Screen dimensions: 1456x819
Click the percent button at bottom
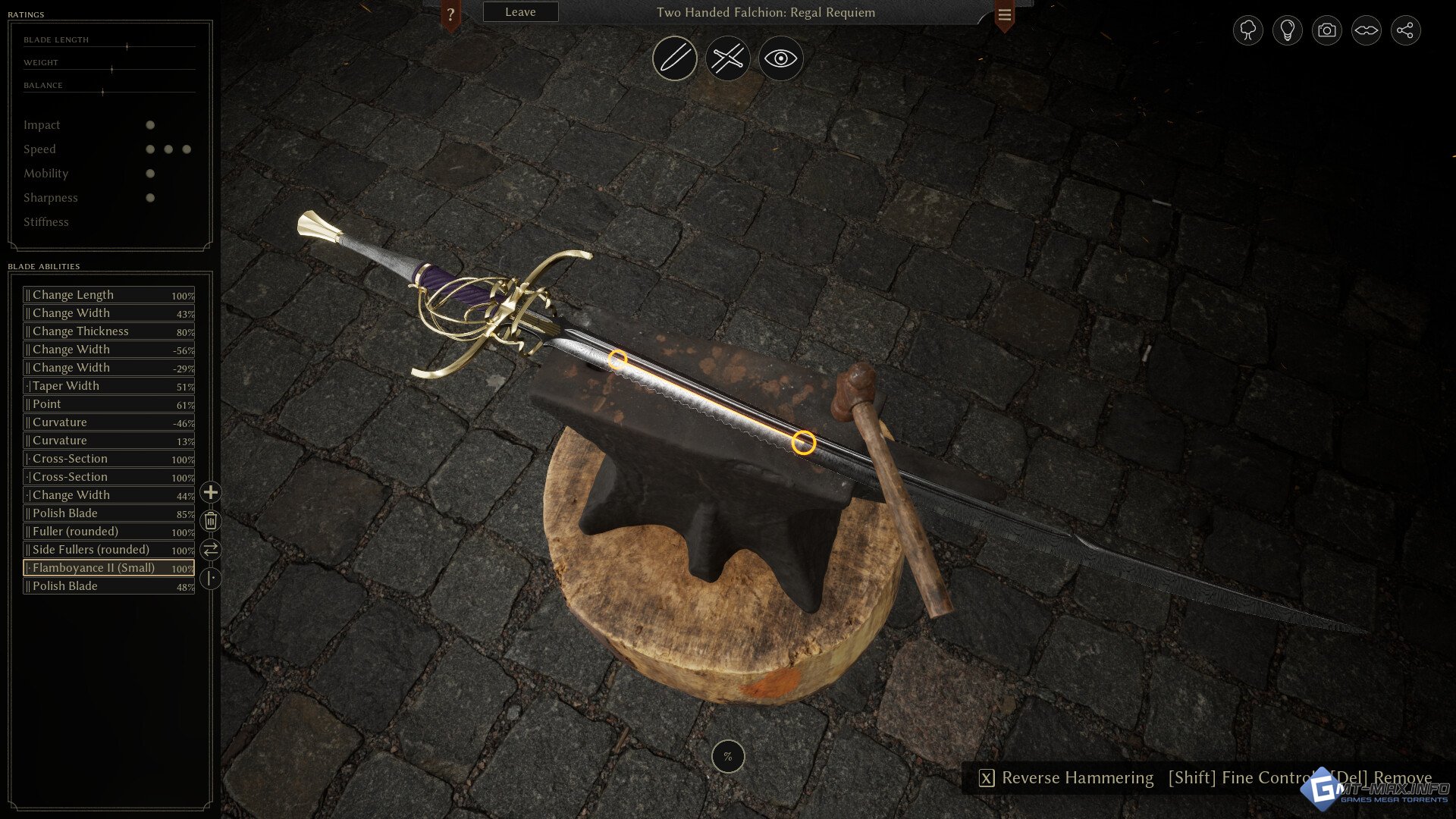point(728,756)
